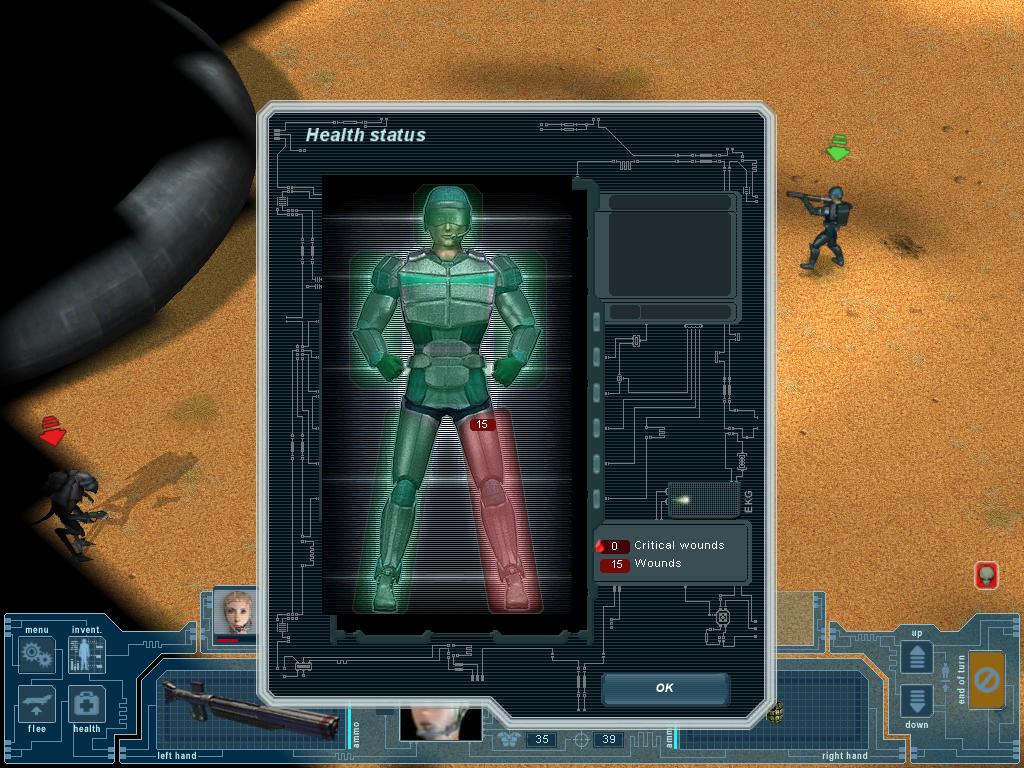
Task: End the current turn
Action: coord(986,681)
